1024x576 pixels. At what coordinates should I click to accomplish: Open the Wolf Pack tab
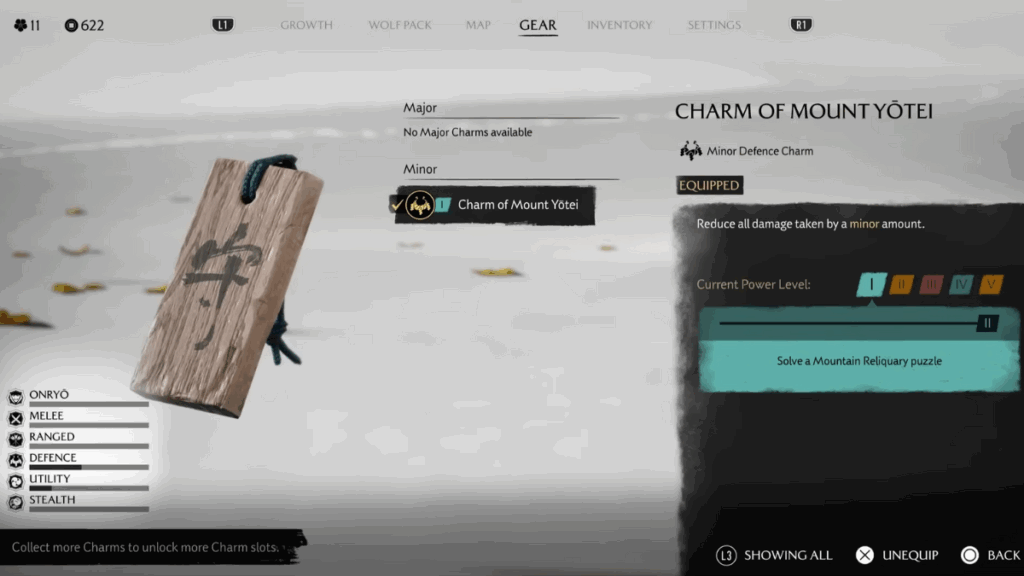tap(399, 25)
